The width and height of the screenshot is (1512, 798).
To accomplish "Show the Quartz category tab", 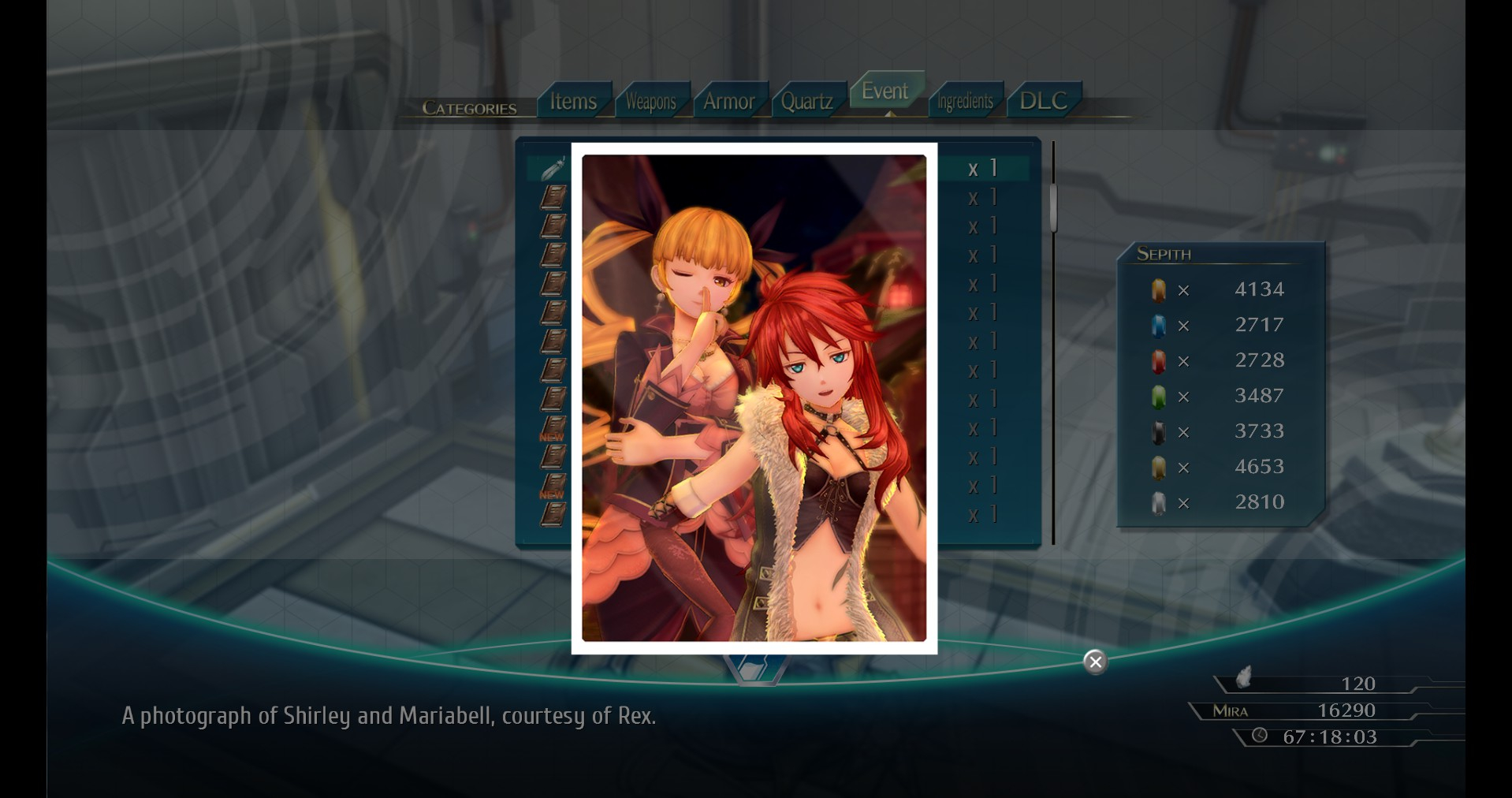I will [806, 101].
